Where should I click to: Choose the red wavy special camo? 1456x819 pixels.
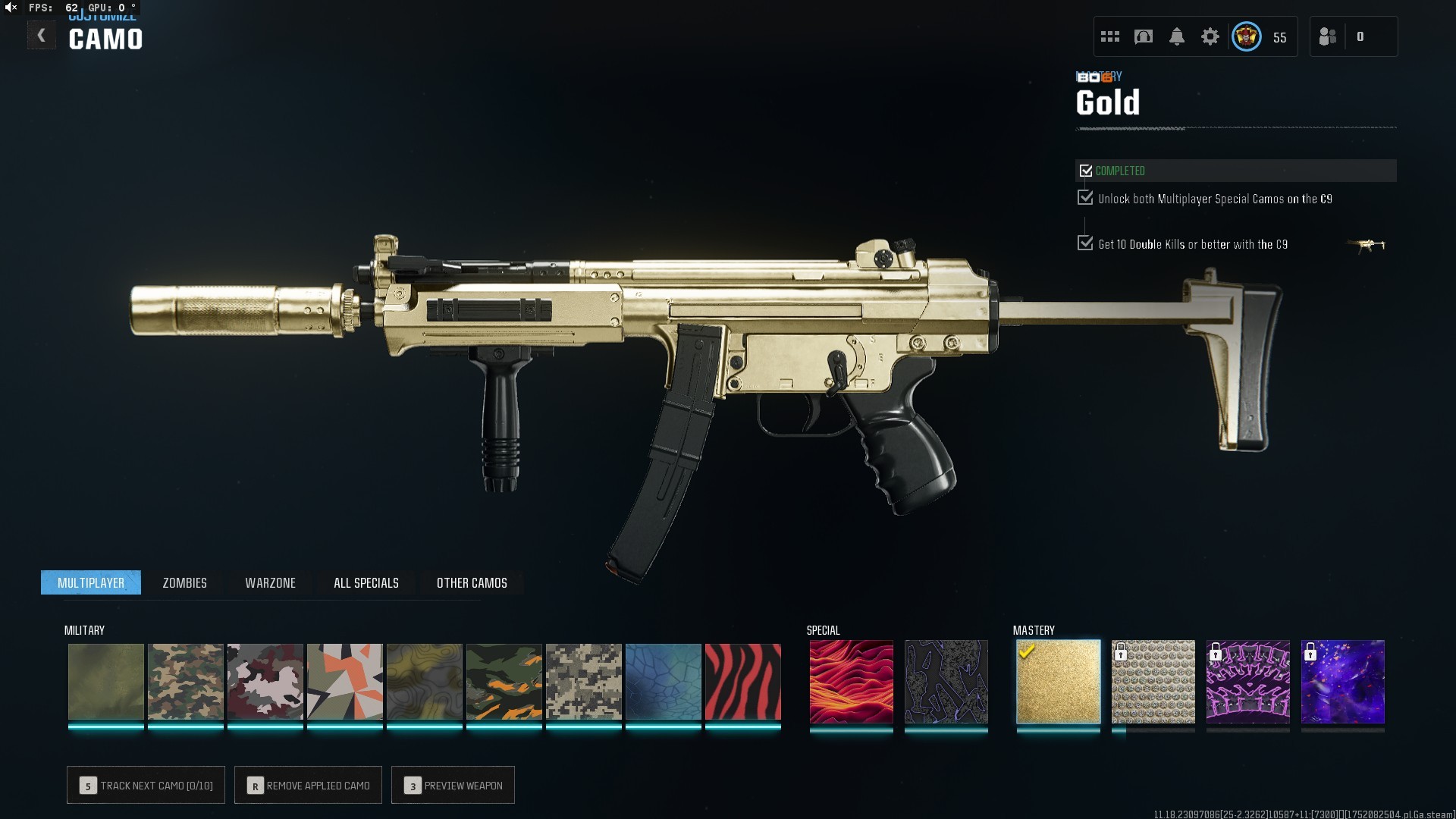851,682
